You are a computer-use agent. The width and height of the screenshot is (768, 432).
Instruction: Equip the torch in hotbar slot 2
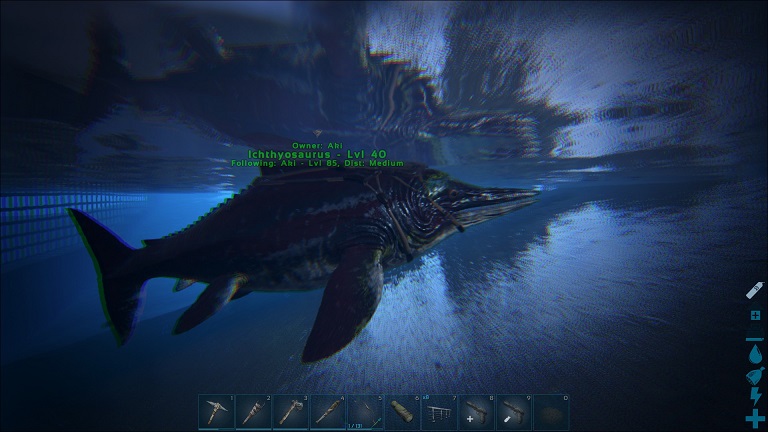254,411
